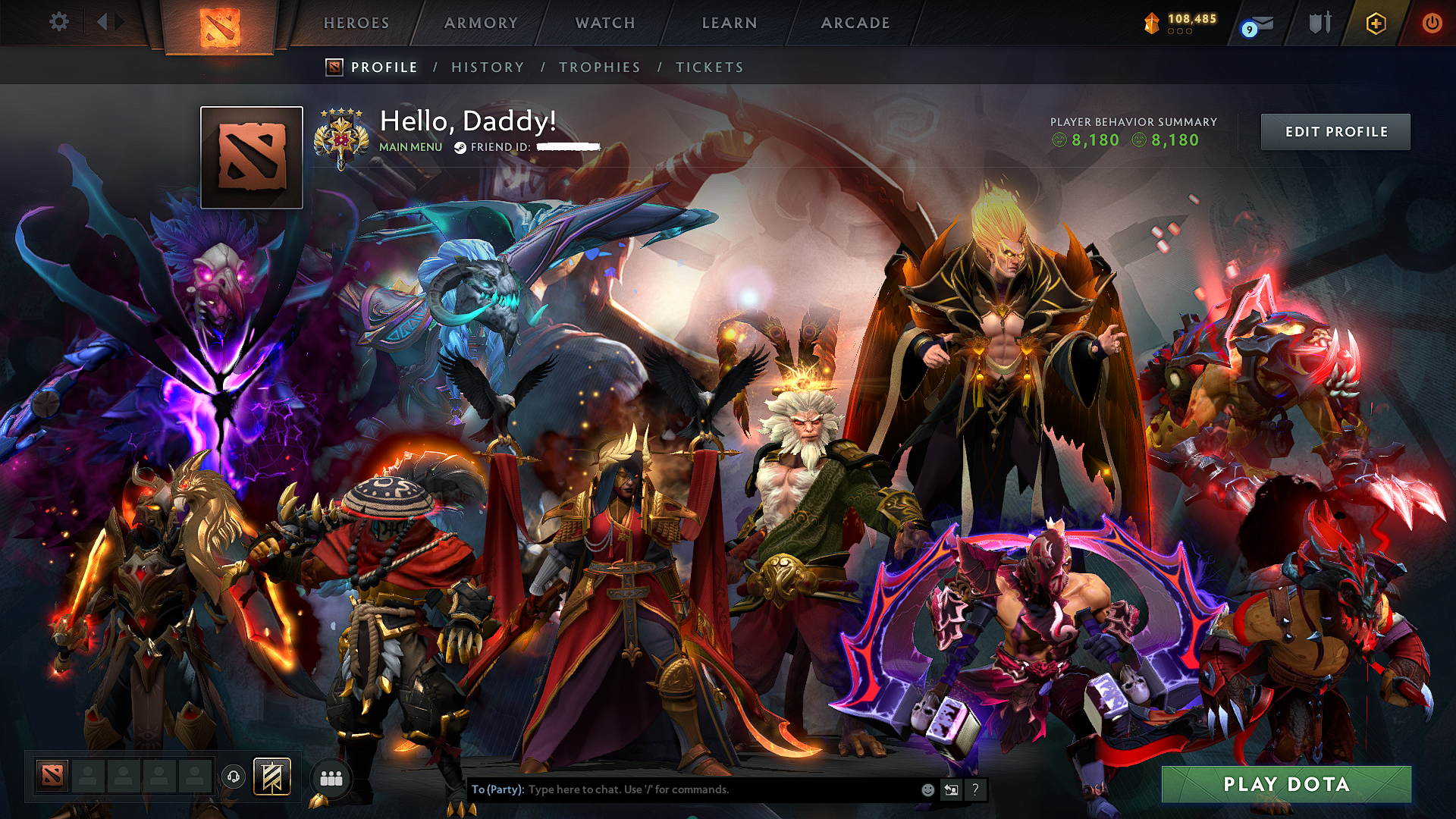1456x819 pixels.
Task: Toggle voice chat headset icon
Action: coord(234,777)
